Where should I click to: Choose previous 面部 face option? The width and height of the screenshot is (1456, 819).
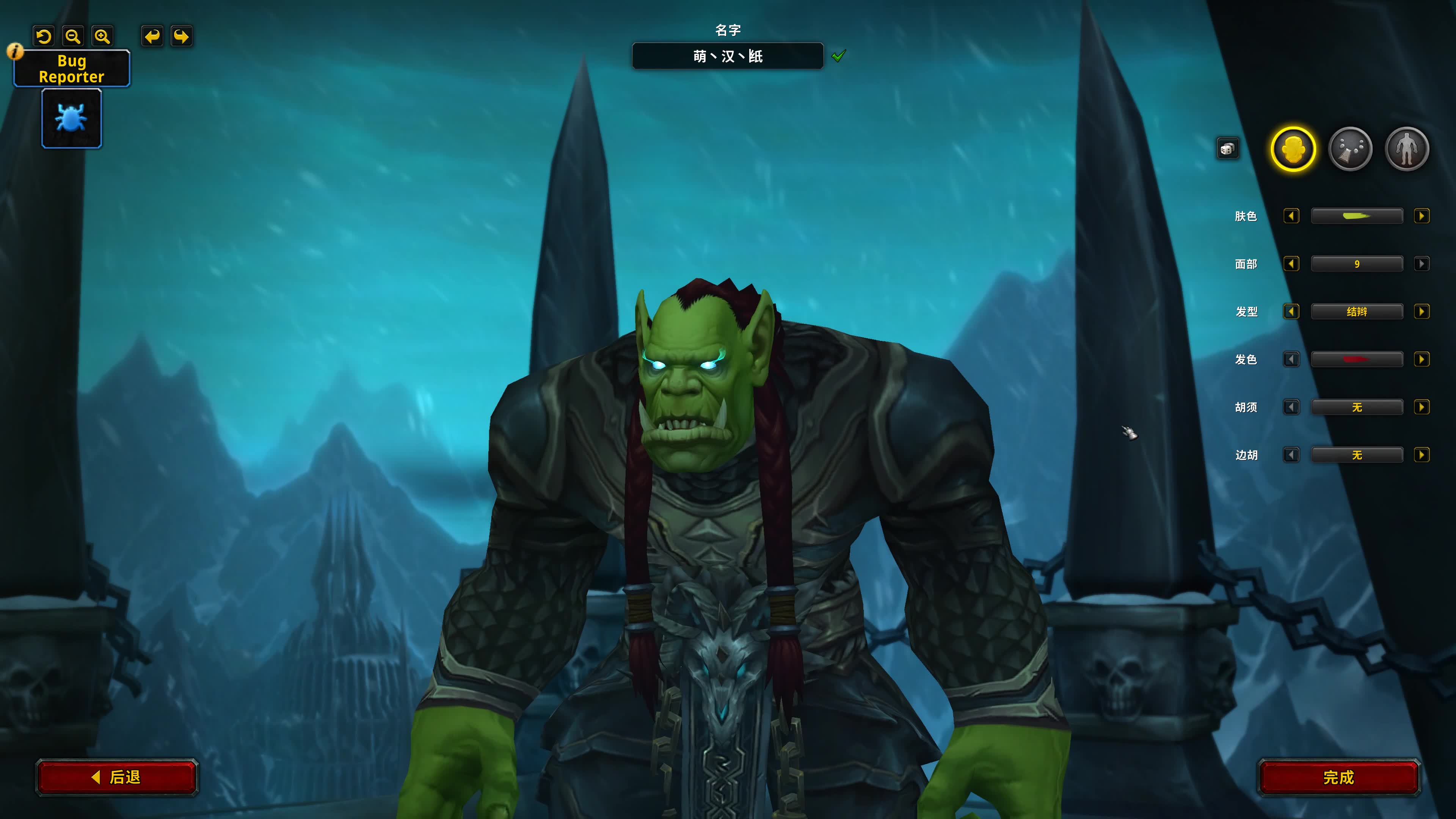pyautogui.click(x=1291, y=264)
